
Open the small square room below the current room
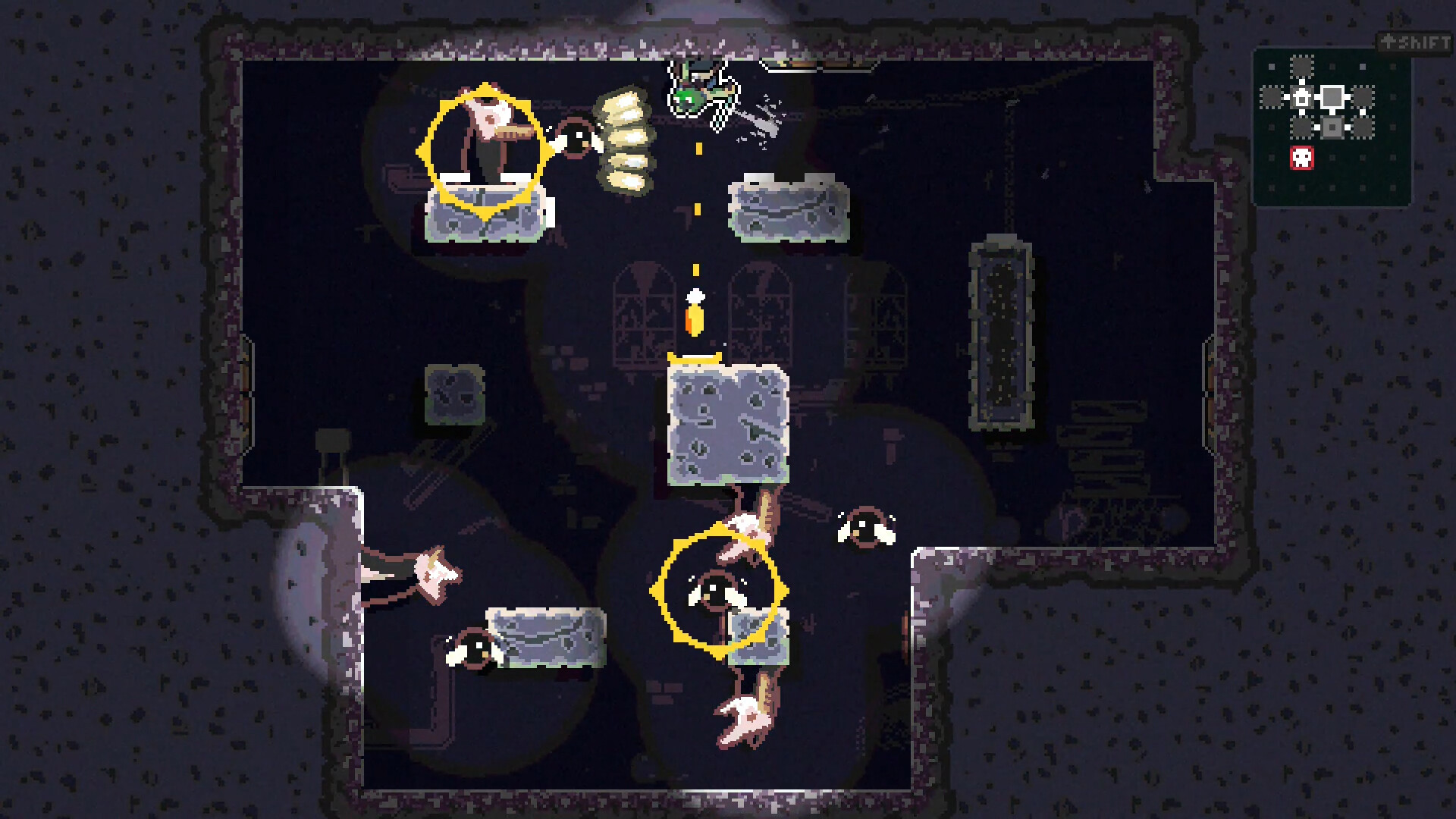click(1333, 127)
